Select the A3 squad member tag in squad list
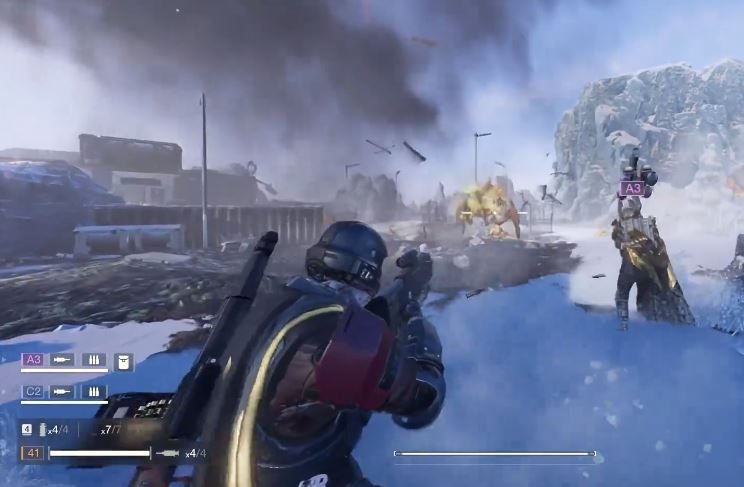744x487 pixels. click(32, 360)
